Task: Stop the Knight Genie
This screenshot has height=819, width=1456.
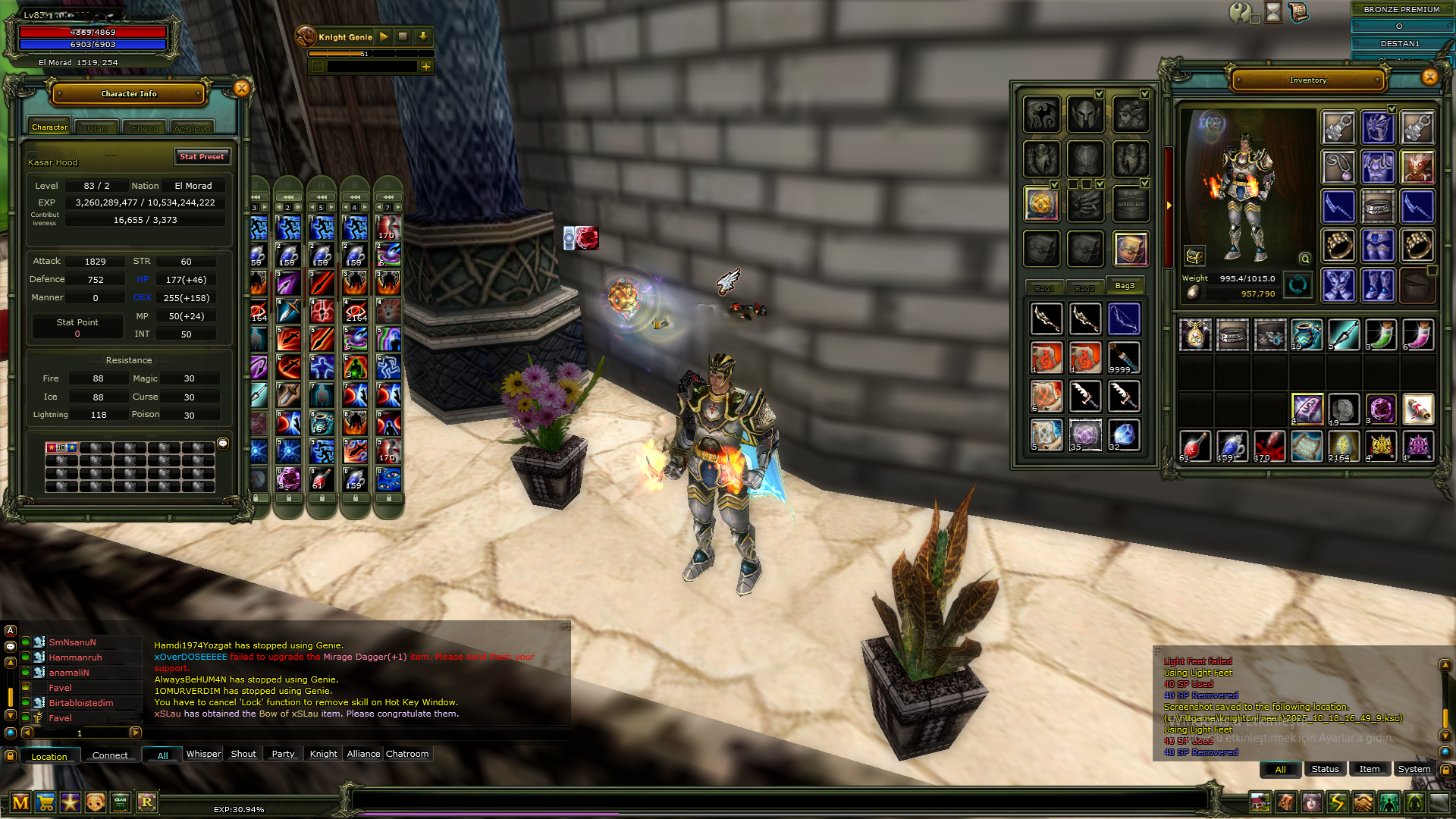Action: point(403,36)
